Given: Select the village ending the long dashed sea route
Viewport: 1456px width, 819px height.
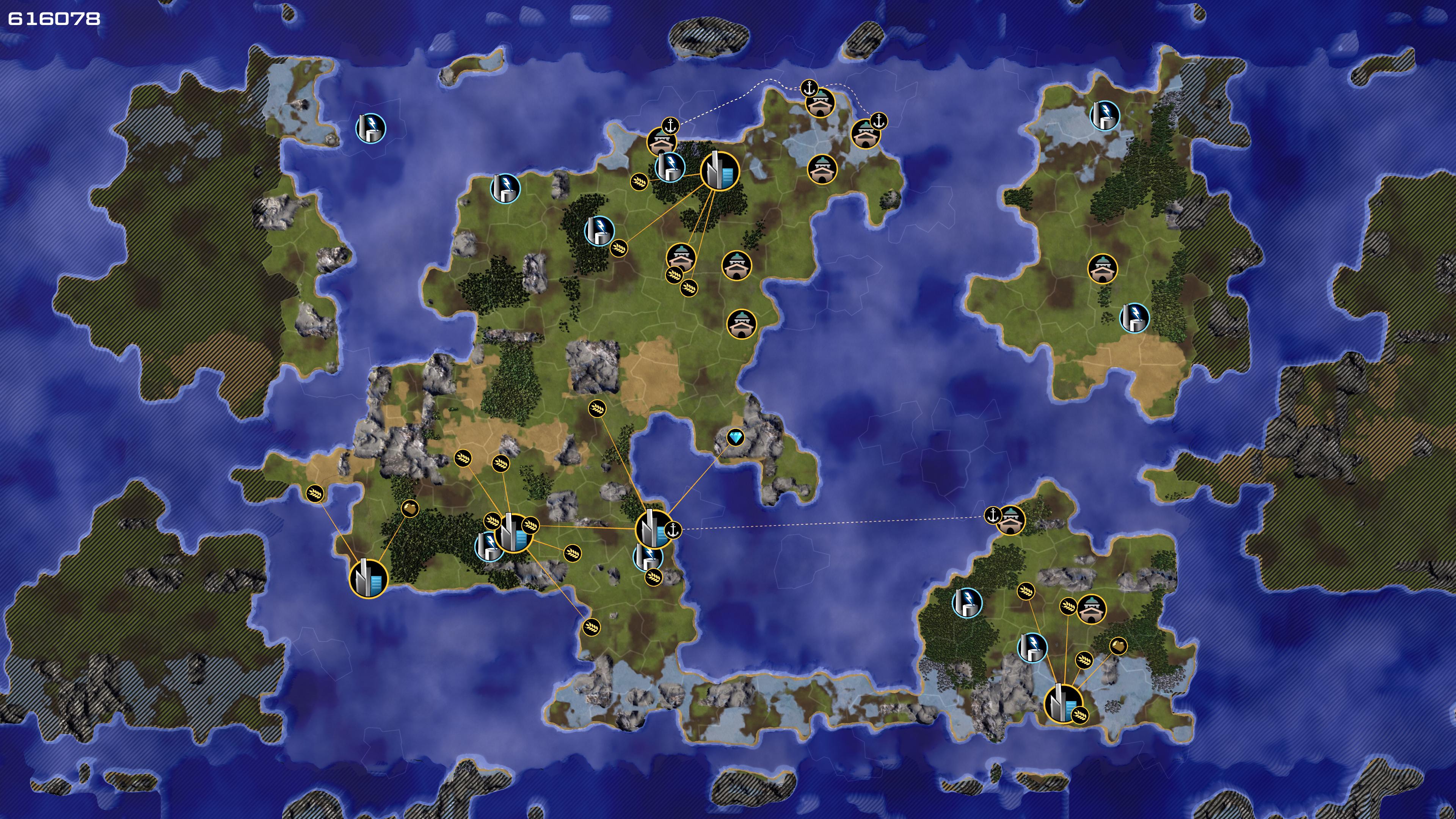Looking at the screenshot, I should tap(1010, 521).
